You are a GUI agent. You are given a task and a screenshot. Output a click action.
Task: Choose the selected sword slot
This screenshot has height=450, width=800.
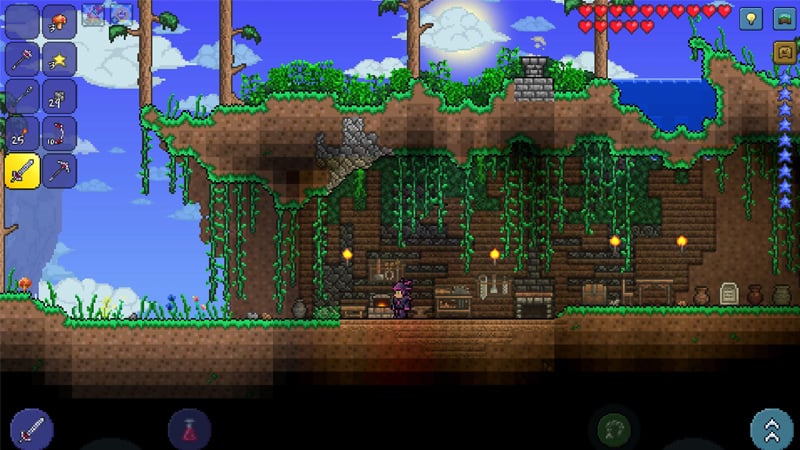pos(23,170)
